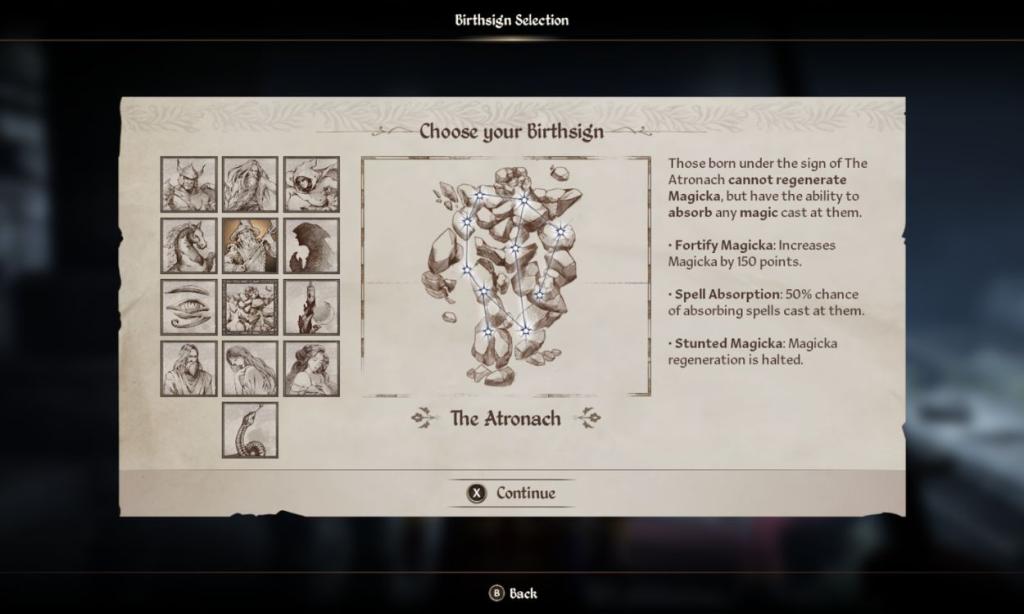Select the dark silhouette Shadow birthsign
The image size is (1024, 614).
(311, 246)
